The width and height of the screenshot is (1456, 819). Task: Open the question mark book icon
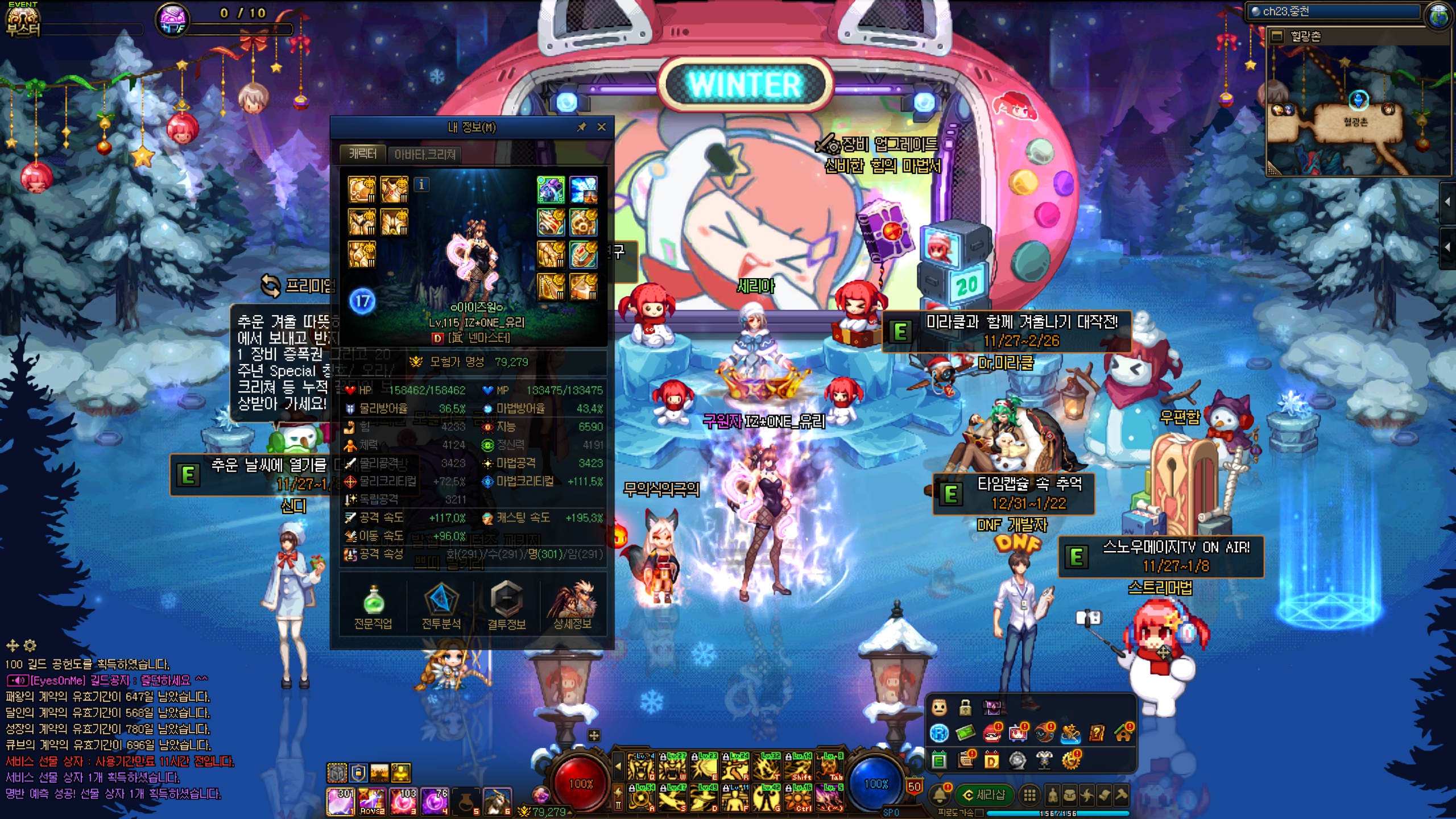tap(1097, 733)
